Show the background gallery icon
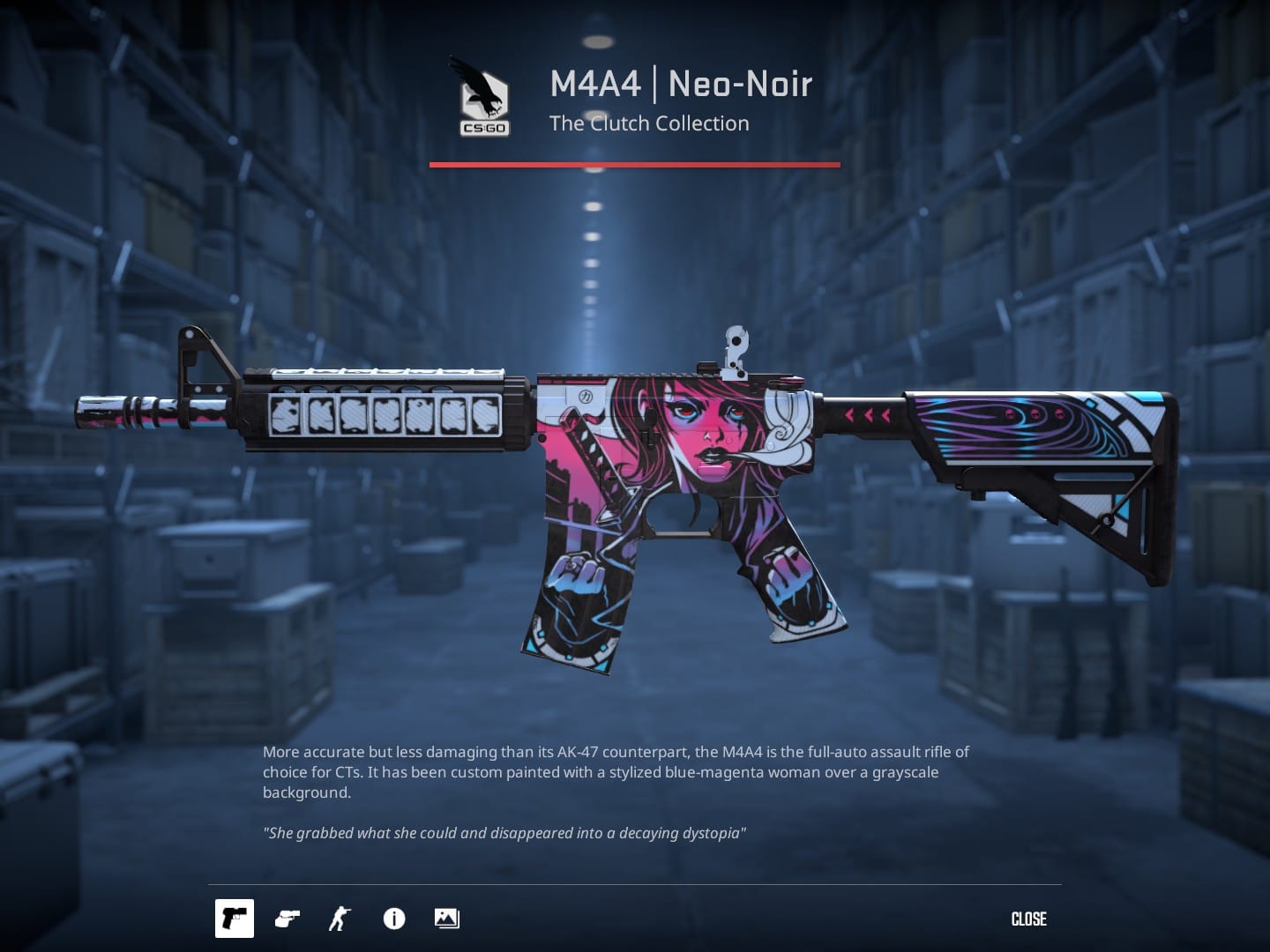Viewport: 1270px width, 952px height. coord(446,919)
